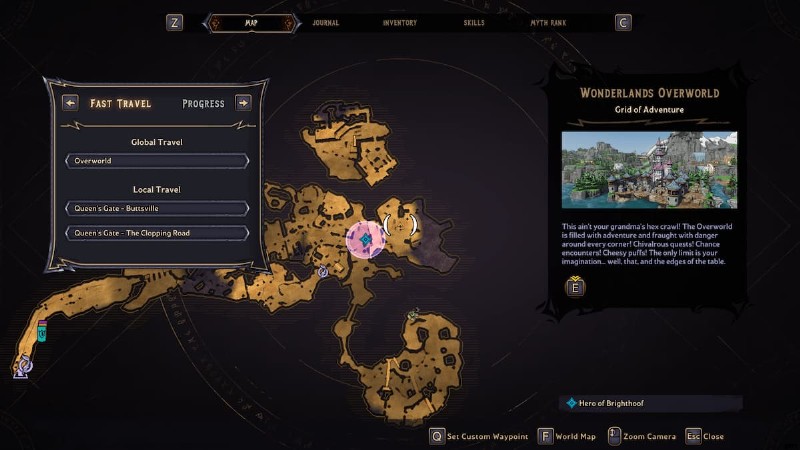Click the right arrow beside Progress

click(x=243, y=102)
